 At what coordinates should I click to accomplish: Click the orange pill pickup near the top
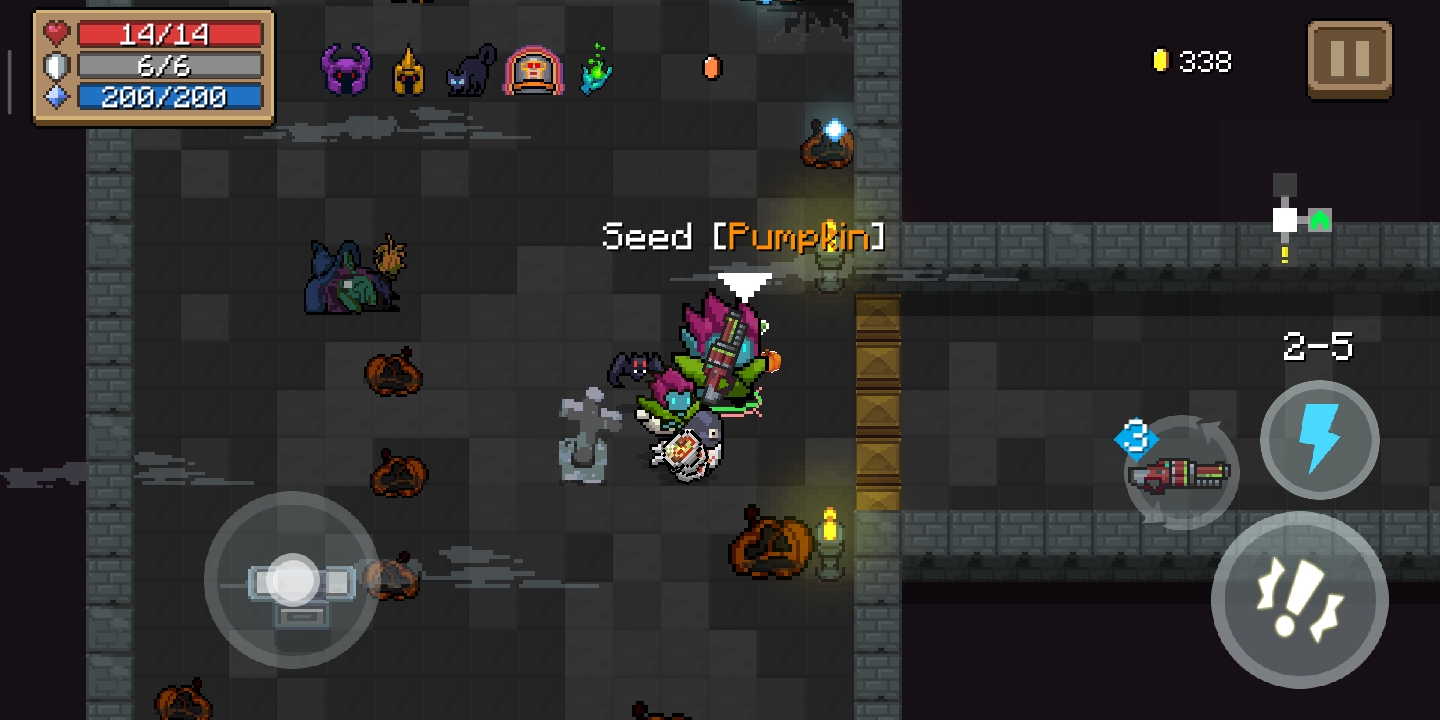tap(712, 68)
